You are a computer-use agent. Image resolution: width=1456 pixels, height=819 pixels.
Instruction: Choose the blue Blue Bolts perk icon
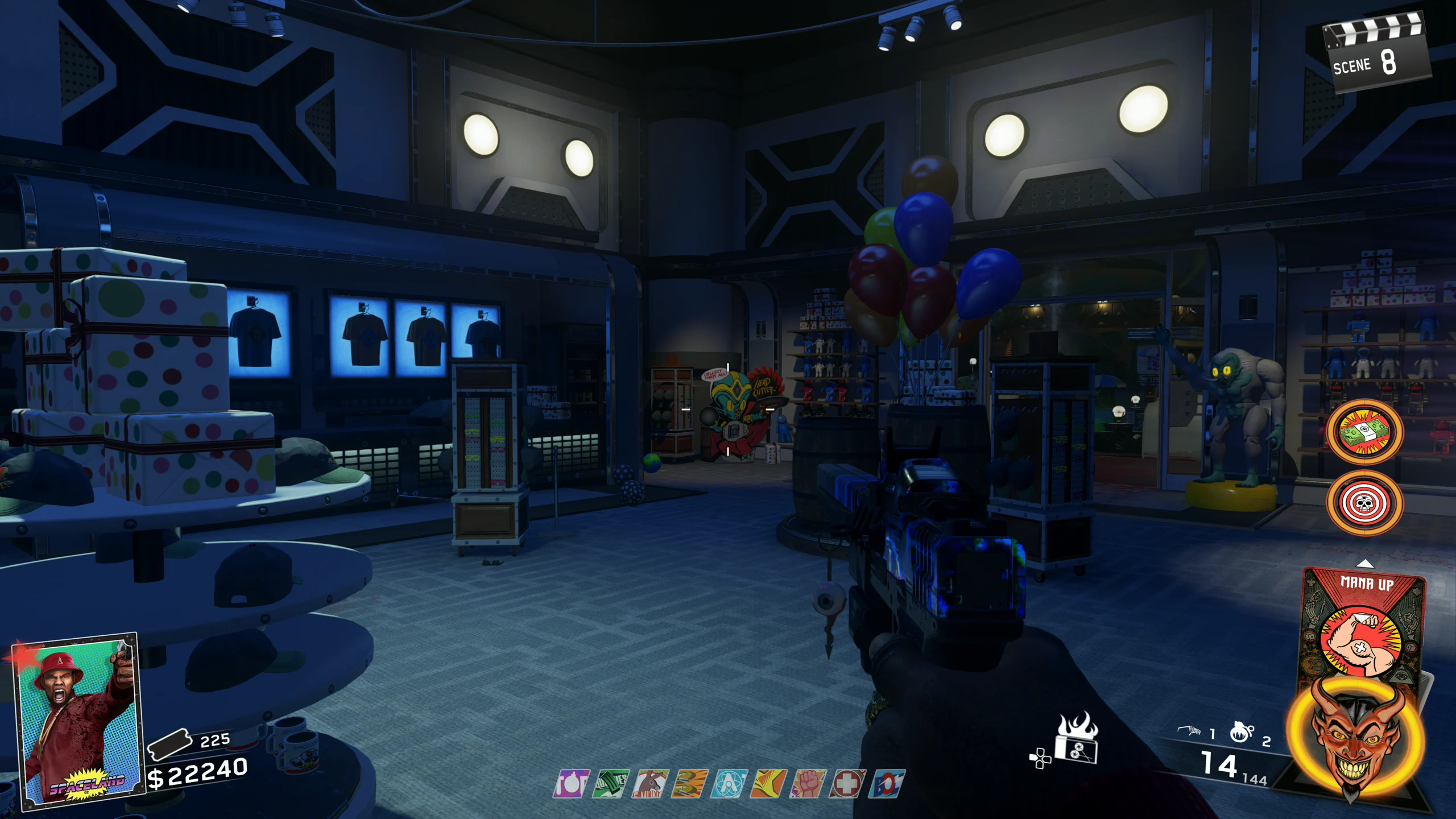point(887,784)
